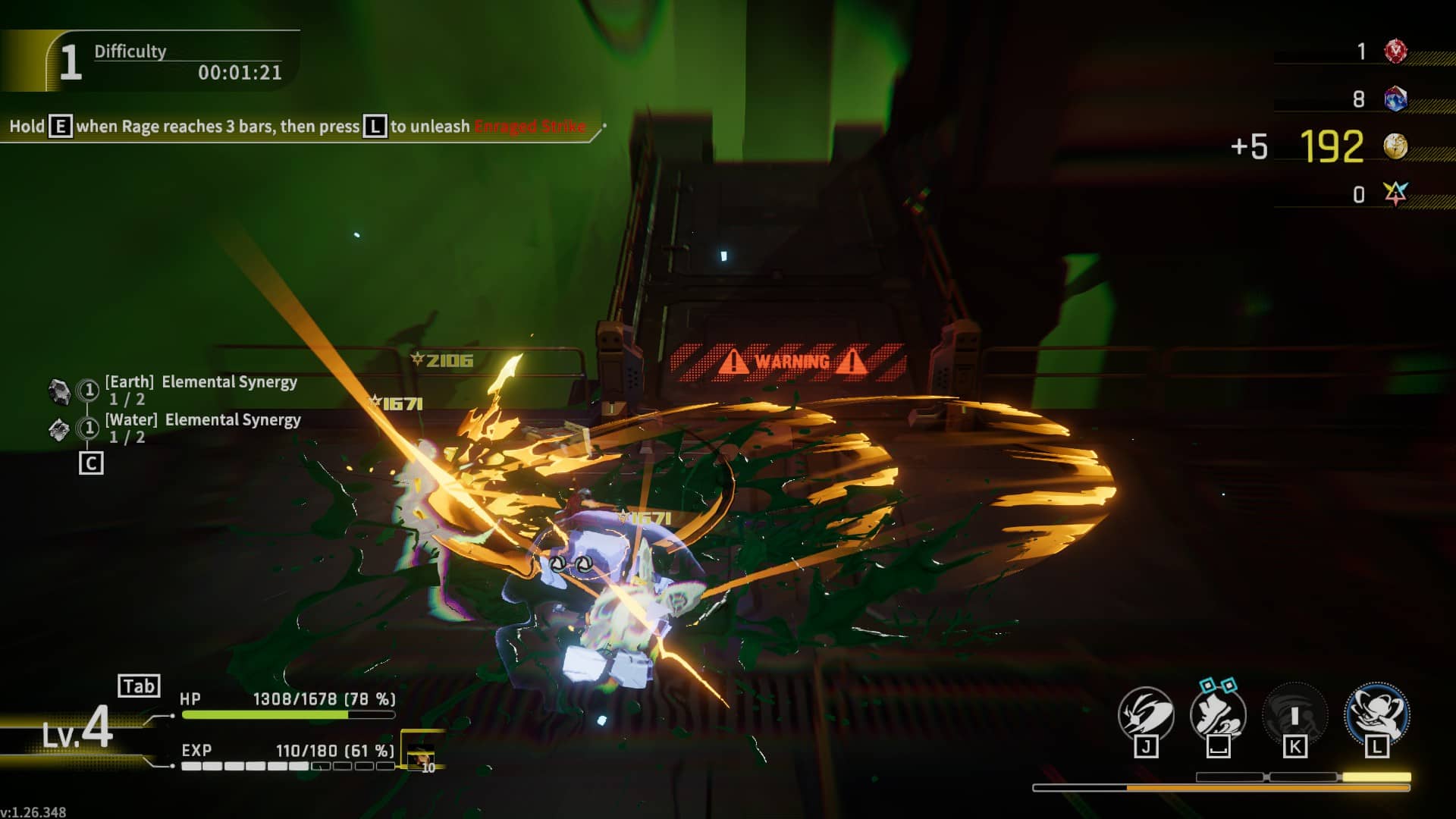This screenshot has width=1456, height=819.
Task: Use the boot dash ability
Action: click(x=1218, y=714)
